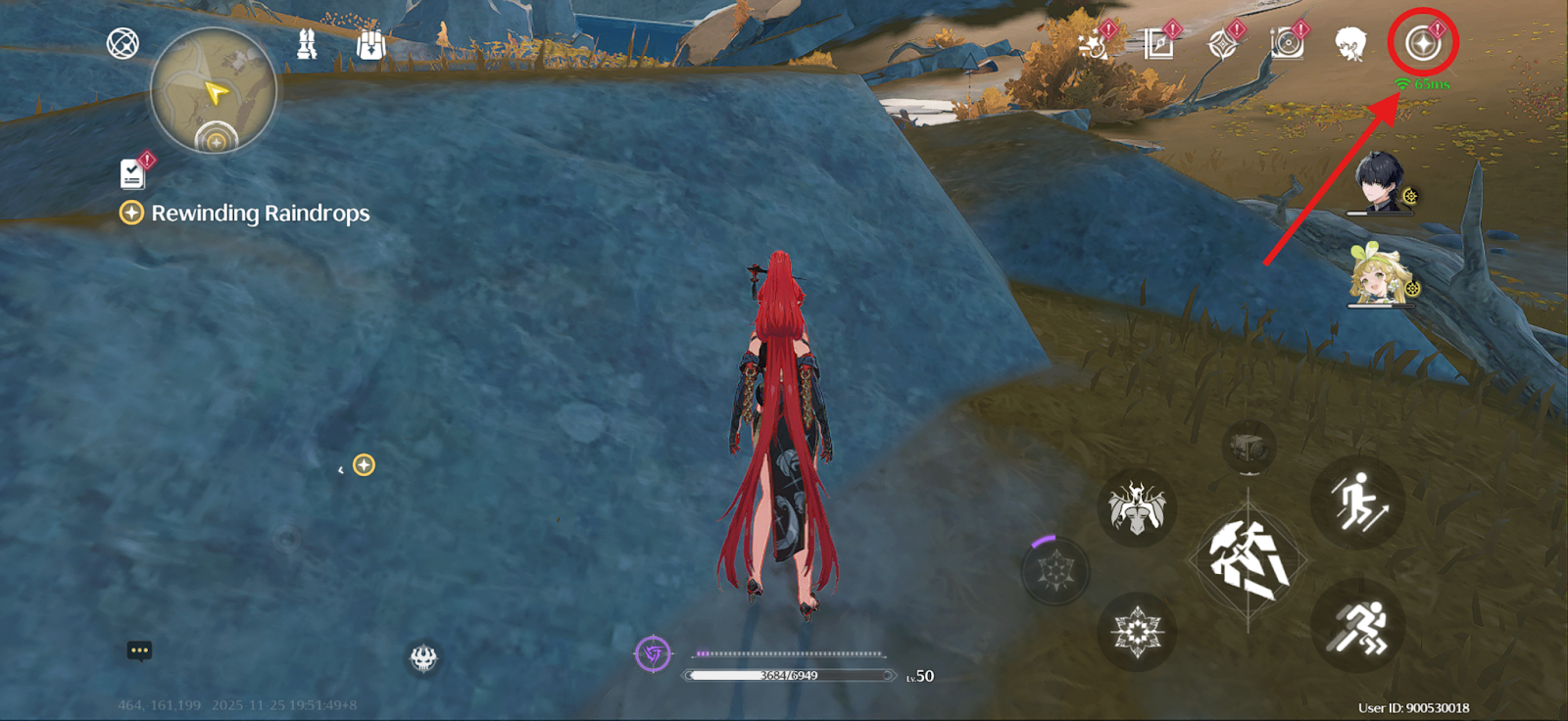Tap the jump button with upward arrow
The width and height of the screenshot is (1568, 721).
[1357, 502]
